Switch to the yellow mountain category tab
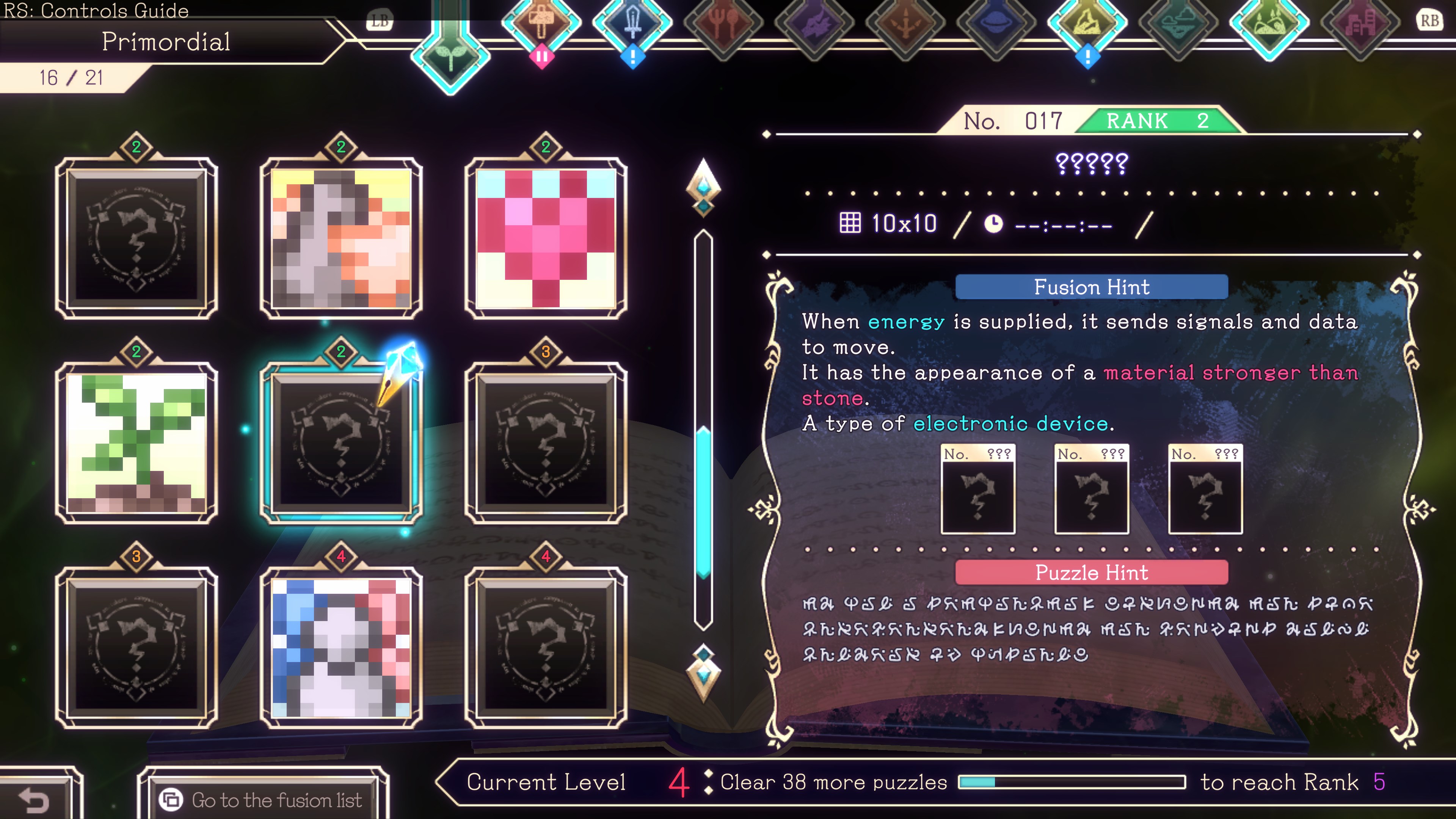 1087,23
